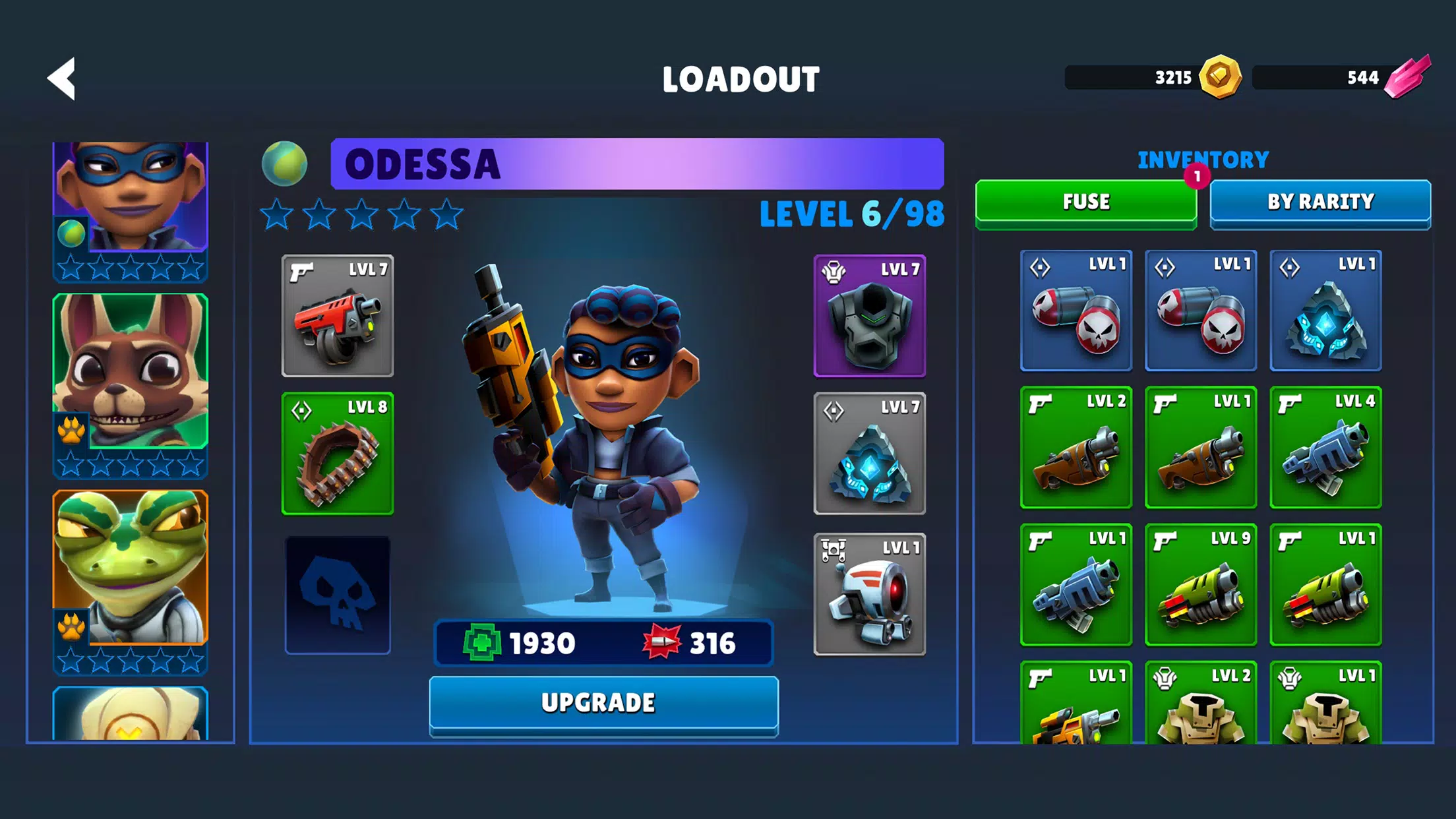Pick the LVL 9 green gun

point(1201,584)
